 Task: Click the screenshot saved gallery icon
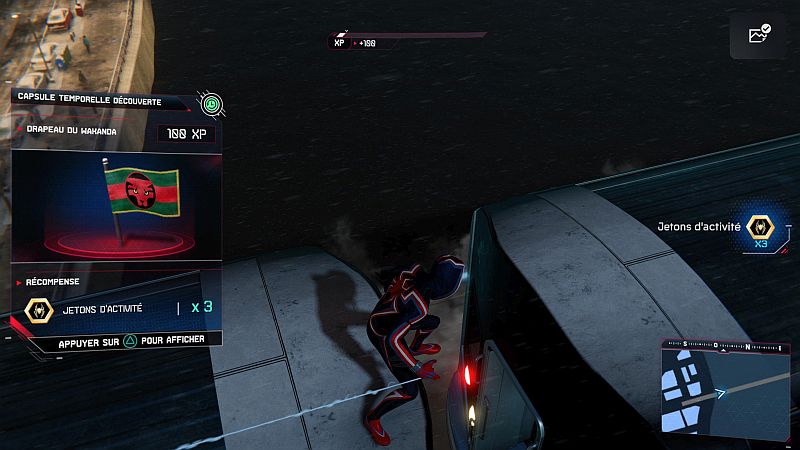757,35
